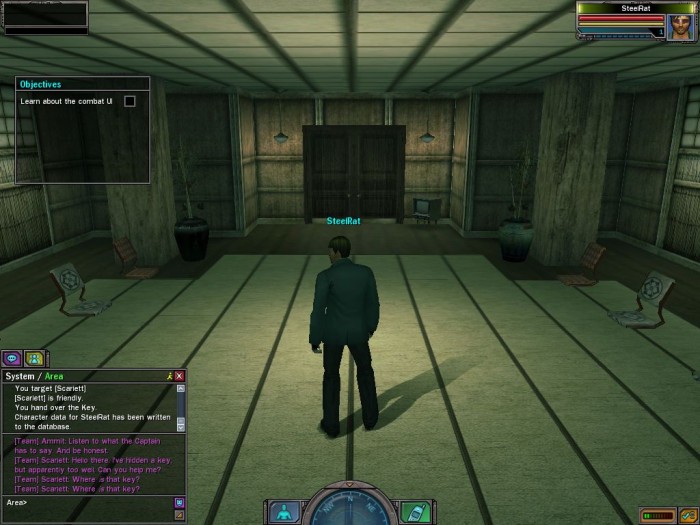Click the chat window resize corner handle

click(x=181, y=516)
